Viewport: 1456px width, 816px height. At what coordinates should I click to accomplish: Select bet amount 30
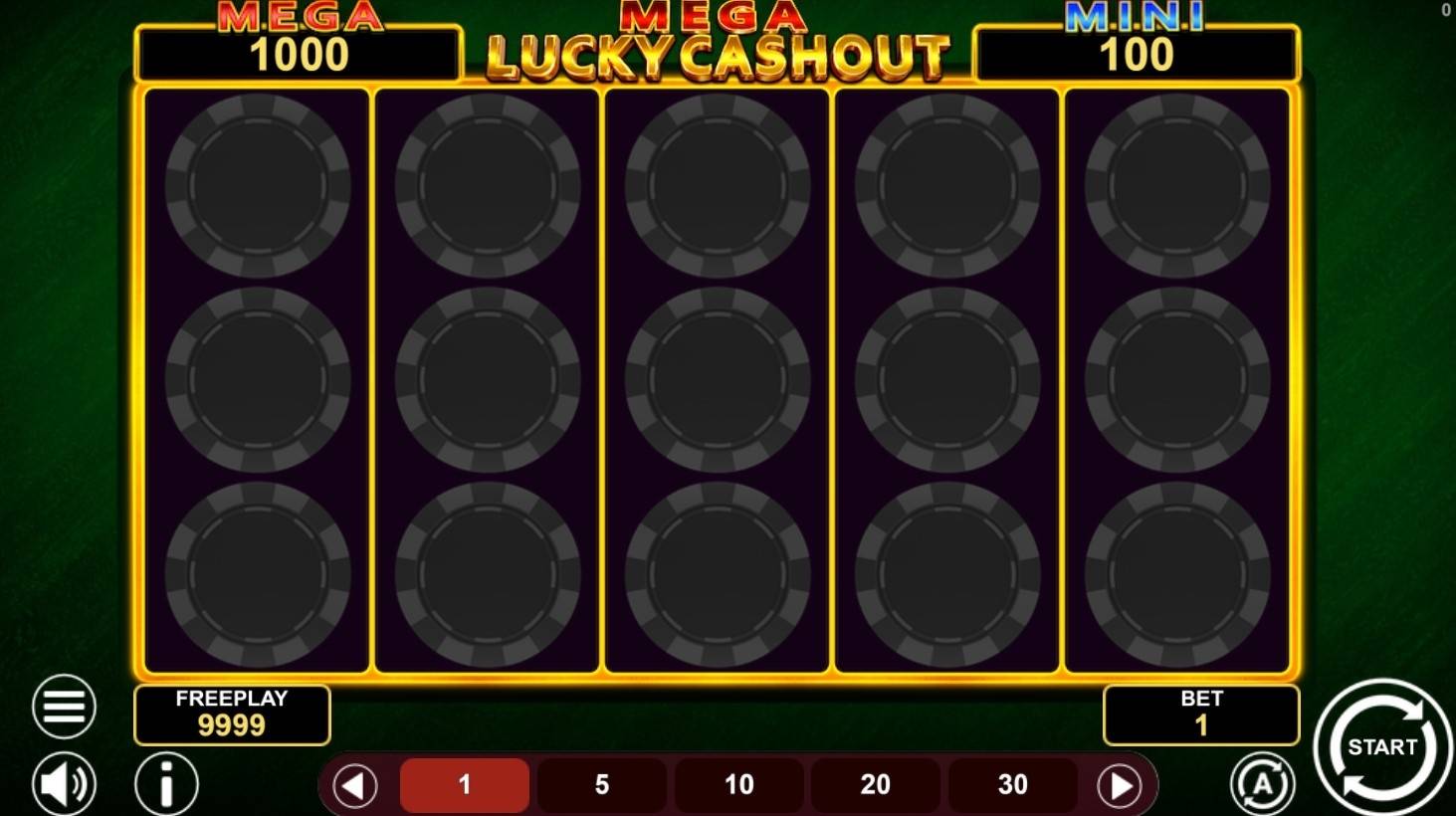tap(1011, 785)
